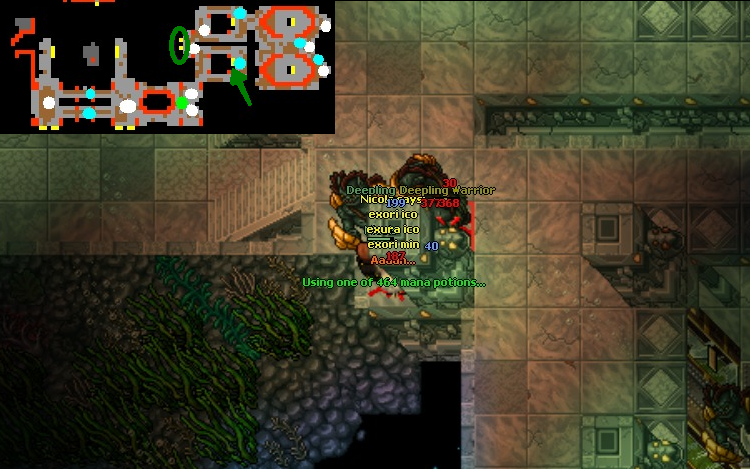Click the dungeon minimap overlay
The height and width of the screenshot is (469, 750).
(167, 66)
